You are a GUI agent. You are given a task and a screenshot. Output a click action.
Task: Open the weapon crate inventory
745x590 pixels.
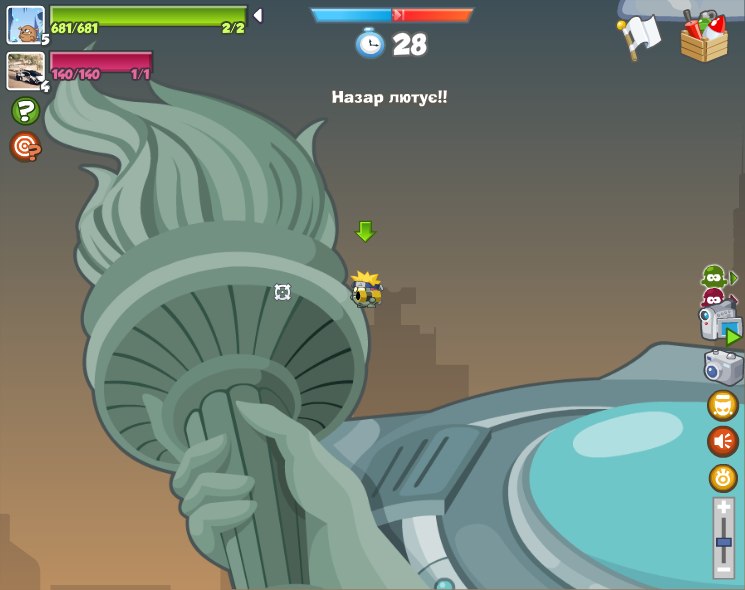(704, 38)
